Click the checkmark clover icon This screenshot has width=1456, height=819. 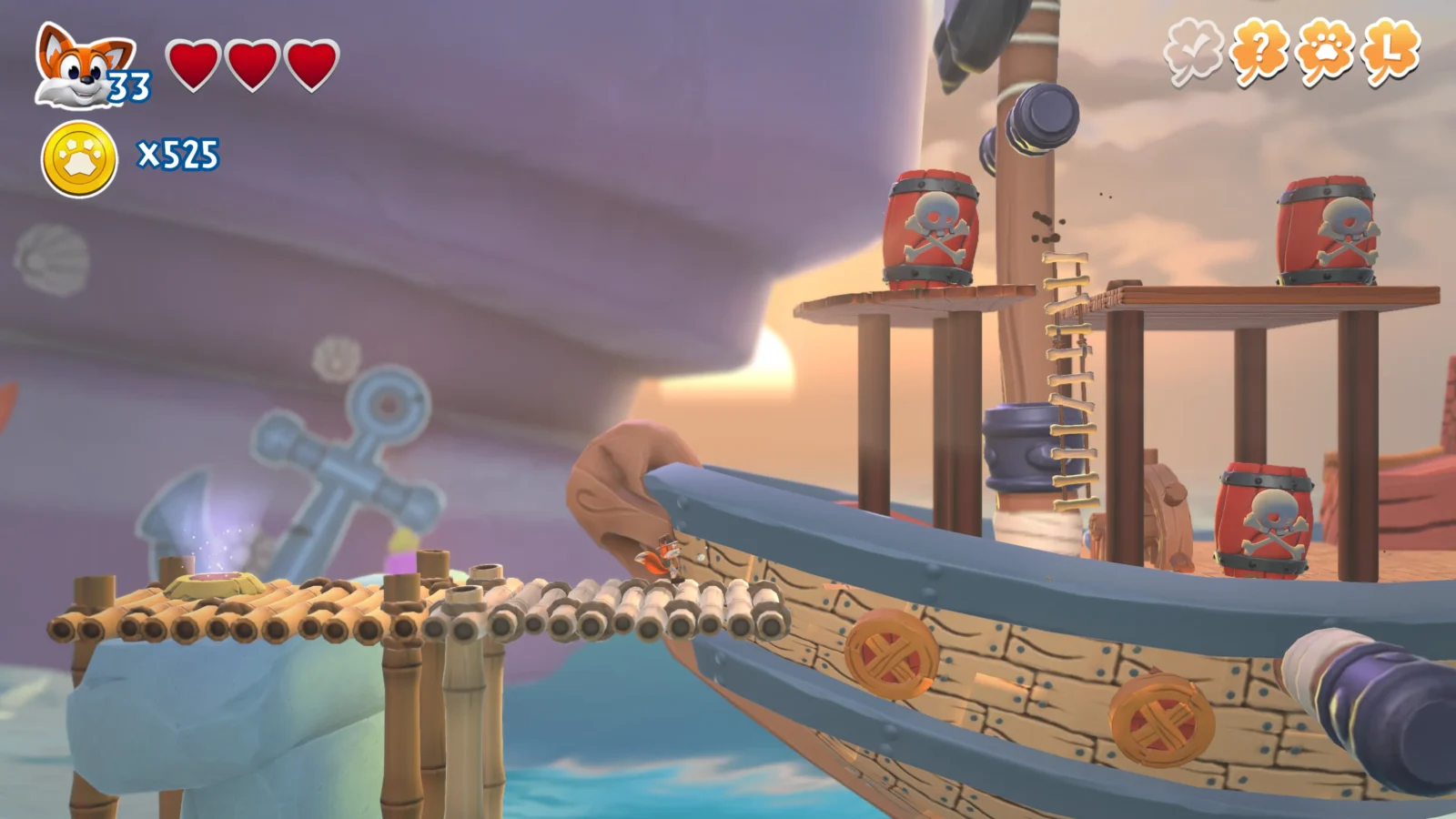point(1193,52)
